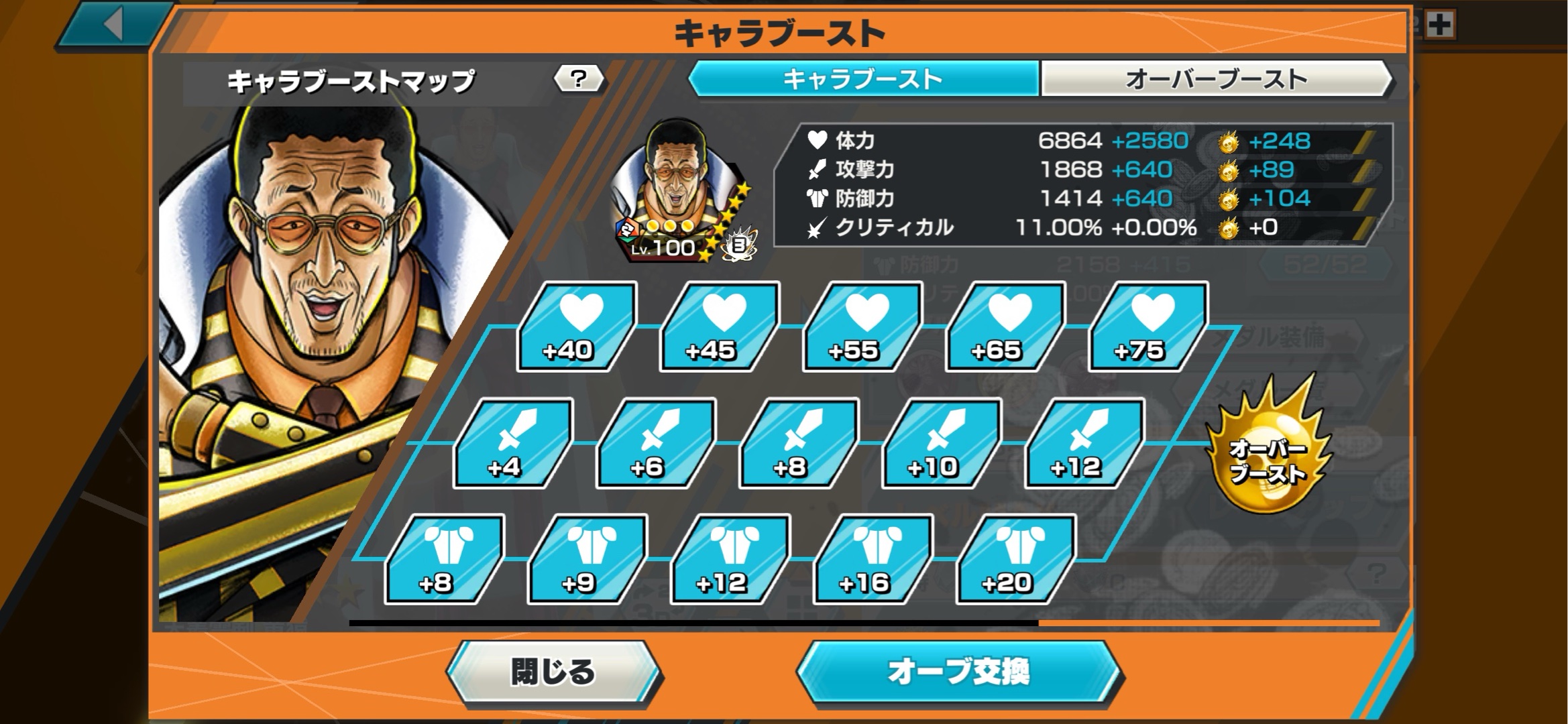Select the +65 health boost node
The image size is (1568, 724).
click(1004, 327)
